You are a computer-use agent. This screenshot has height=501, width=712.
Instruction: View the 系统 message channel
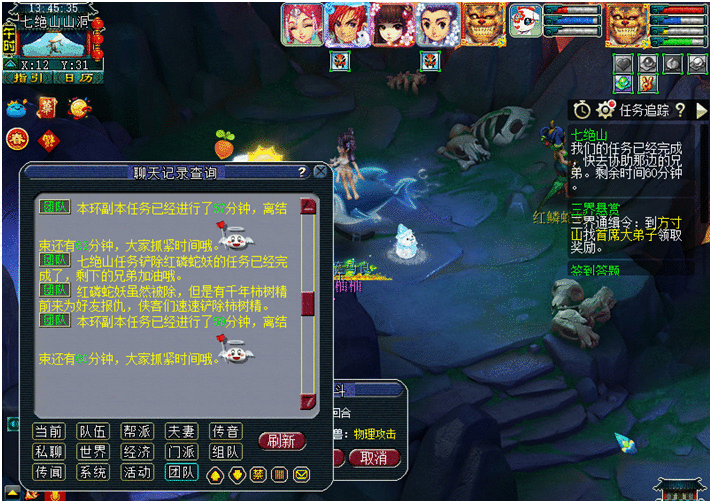point(92,471)
